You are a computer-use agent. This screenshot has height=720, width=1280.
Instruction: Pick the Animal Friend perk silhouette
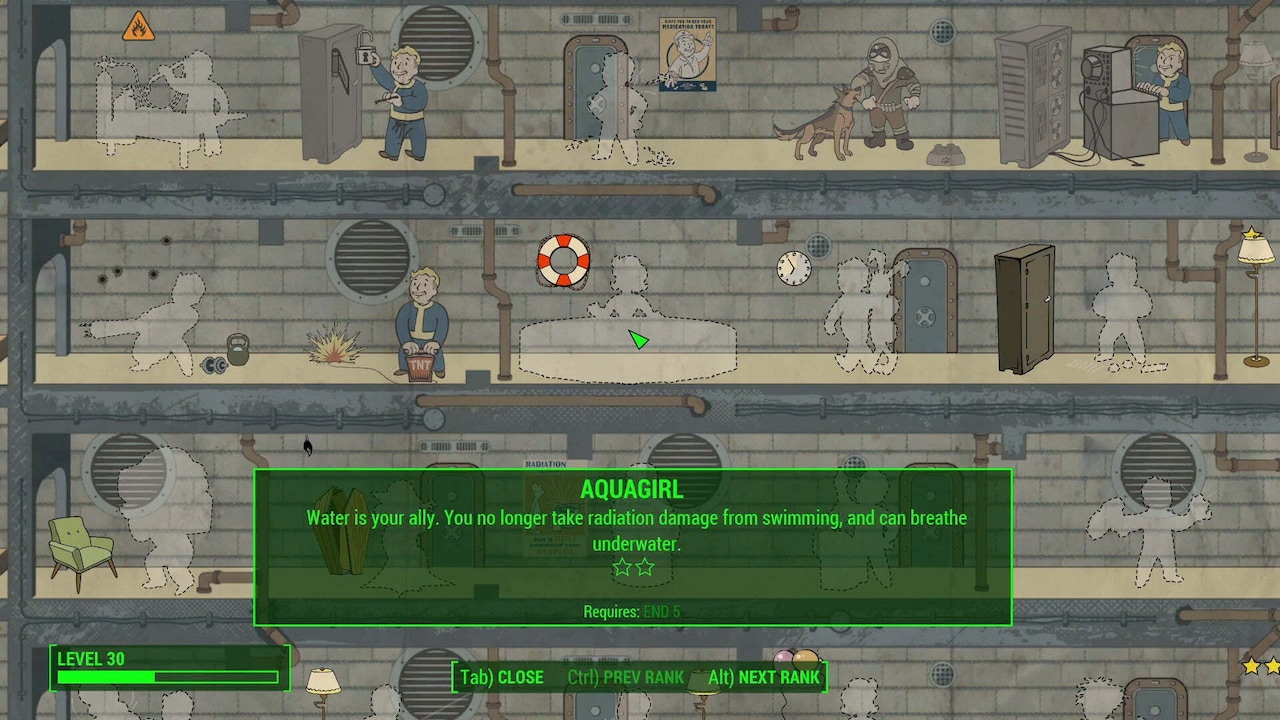coord(860,315)
